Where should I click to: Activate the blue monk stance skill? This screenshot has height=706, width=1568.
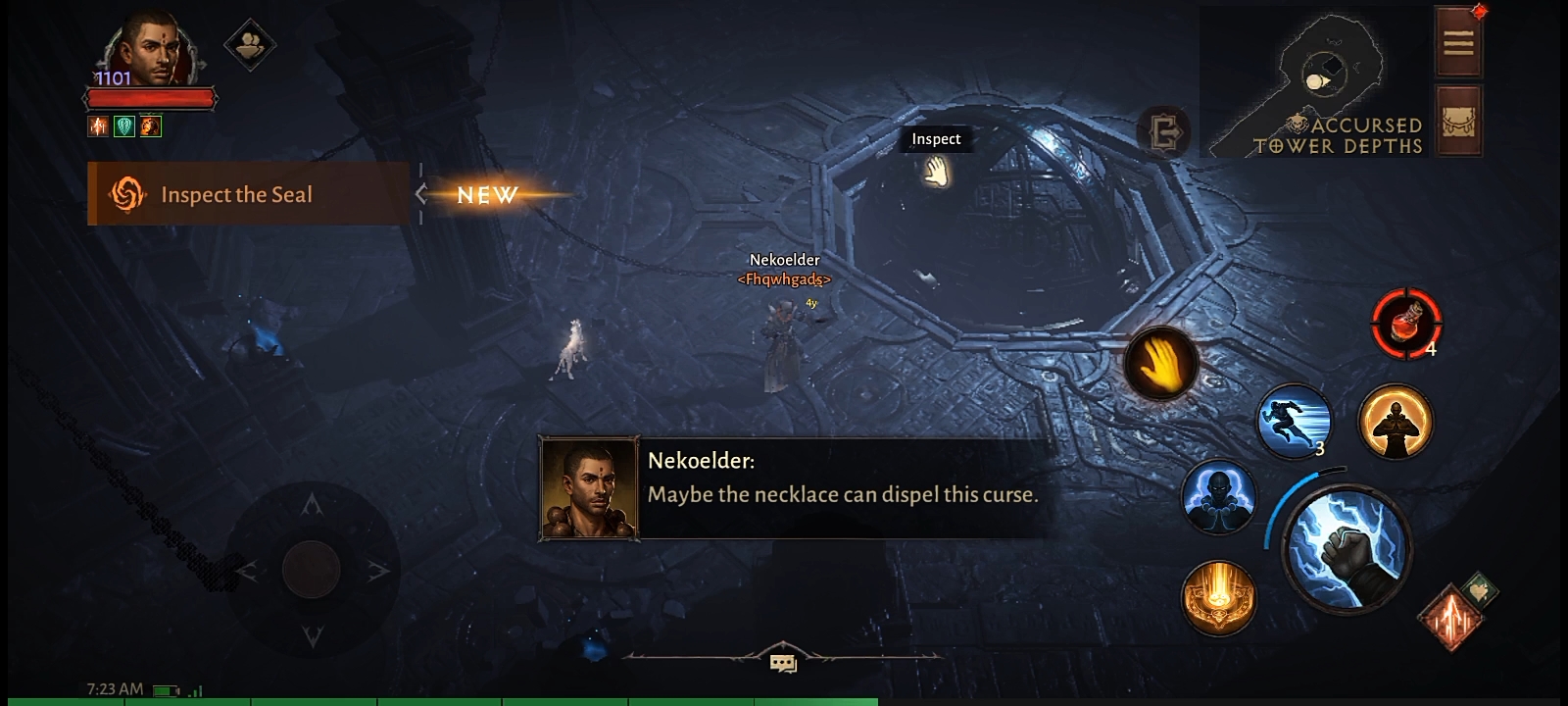[1218, 496]
